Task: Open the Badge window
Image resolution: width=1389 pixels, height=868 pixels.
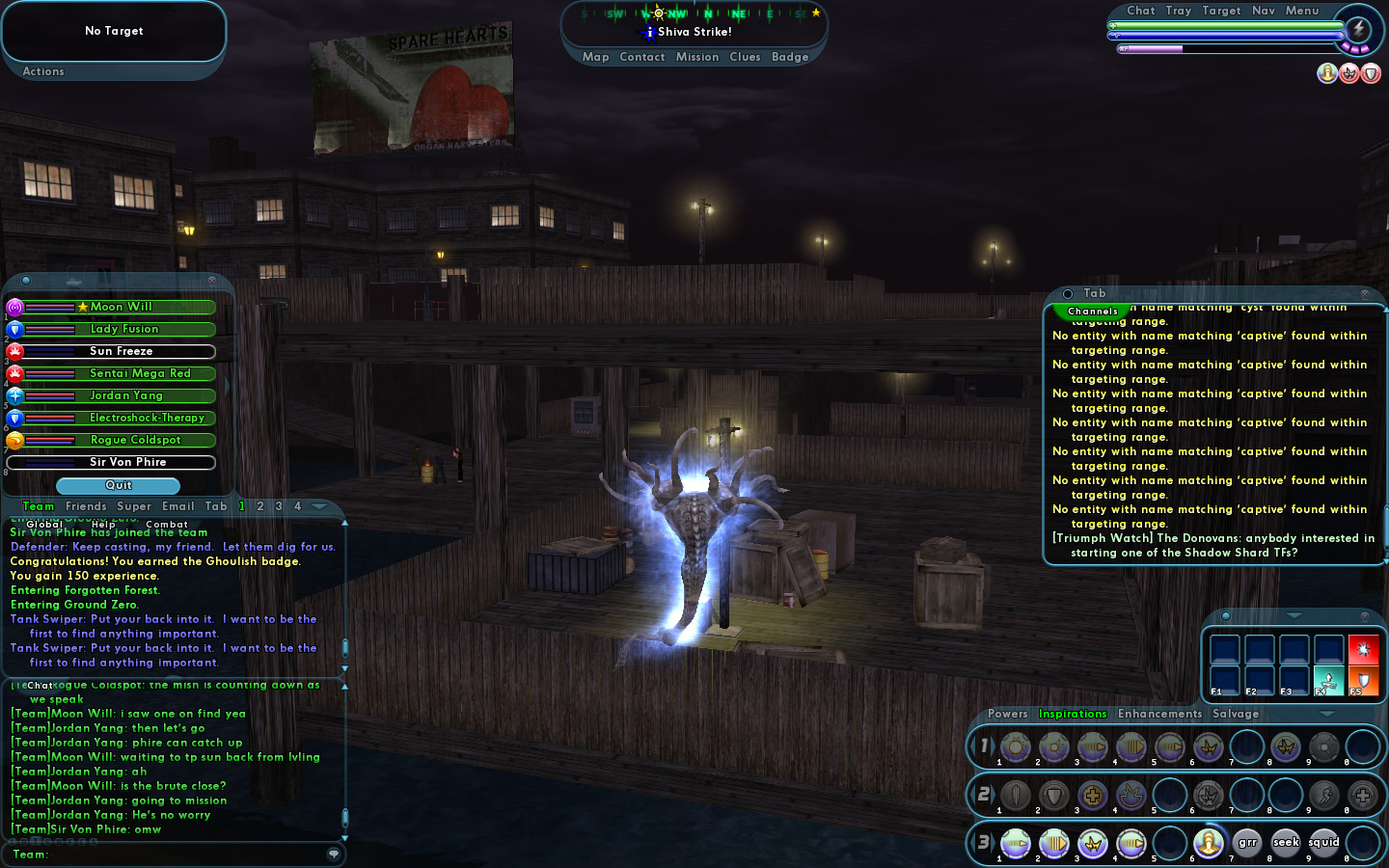Action: [790, 57]
